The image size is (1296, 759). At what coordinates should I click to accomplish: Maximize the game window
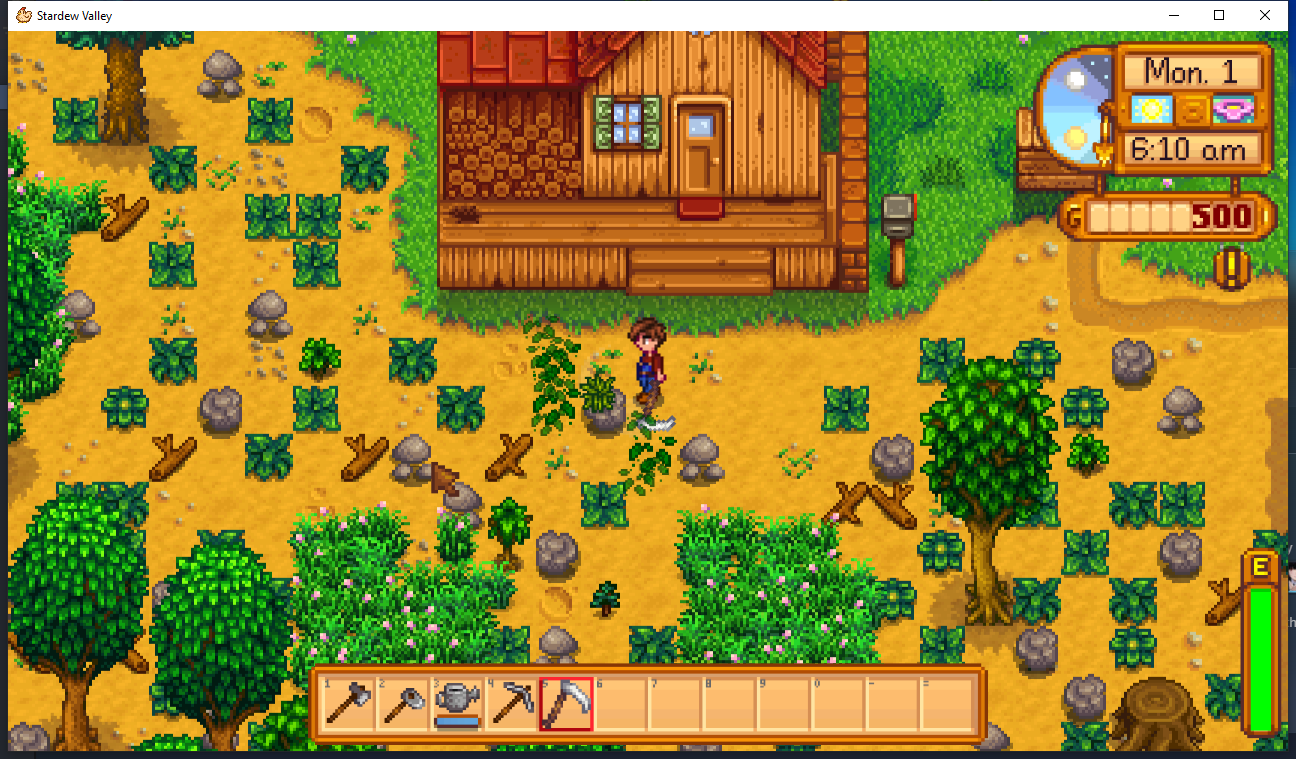tap(1219, 15)
